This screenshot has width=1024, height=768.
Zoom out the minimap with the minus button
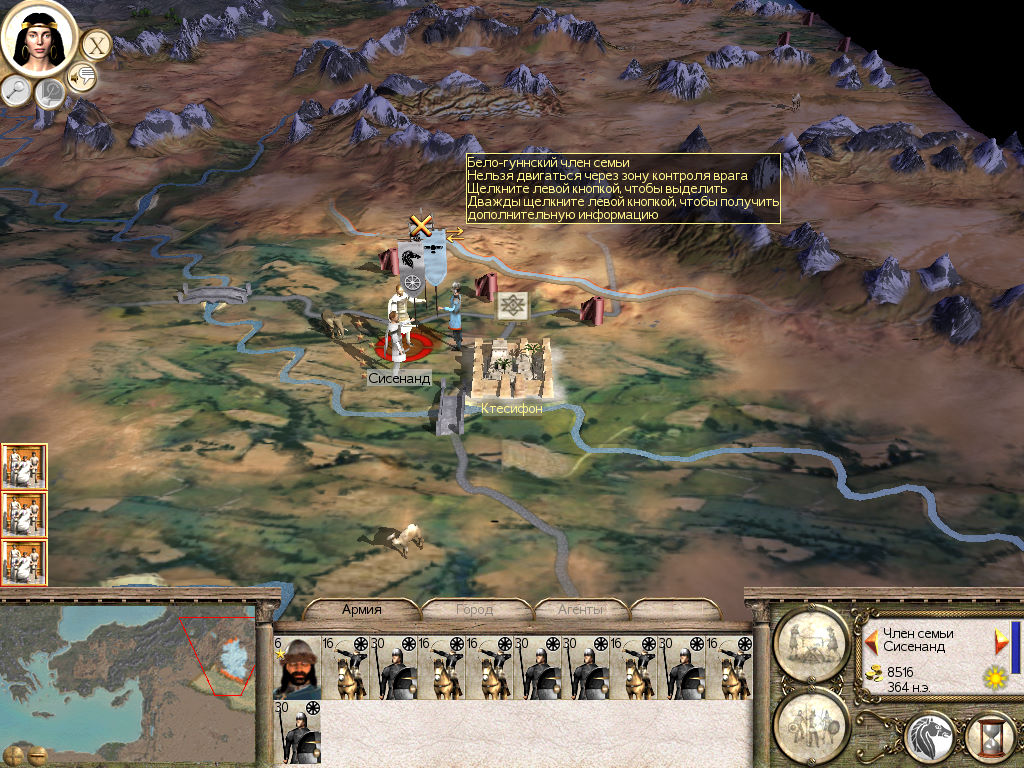[x=38, y=755]
